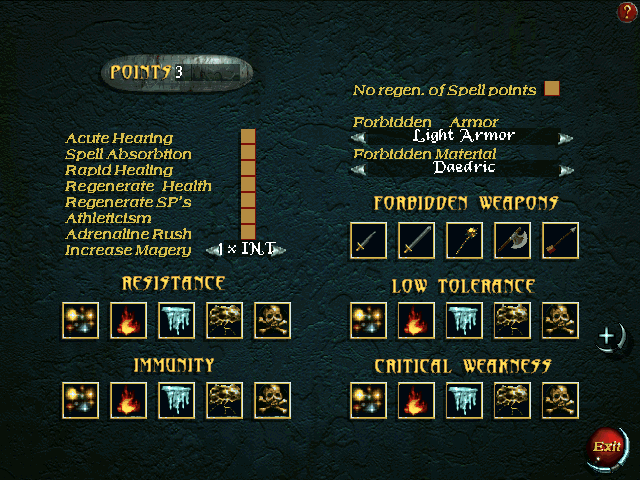640x480 pixels.
Task: Enable Spell Absorption advantage
Action: [248, 153]
